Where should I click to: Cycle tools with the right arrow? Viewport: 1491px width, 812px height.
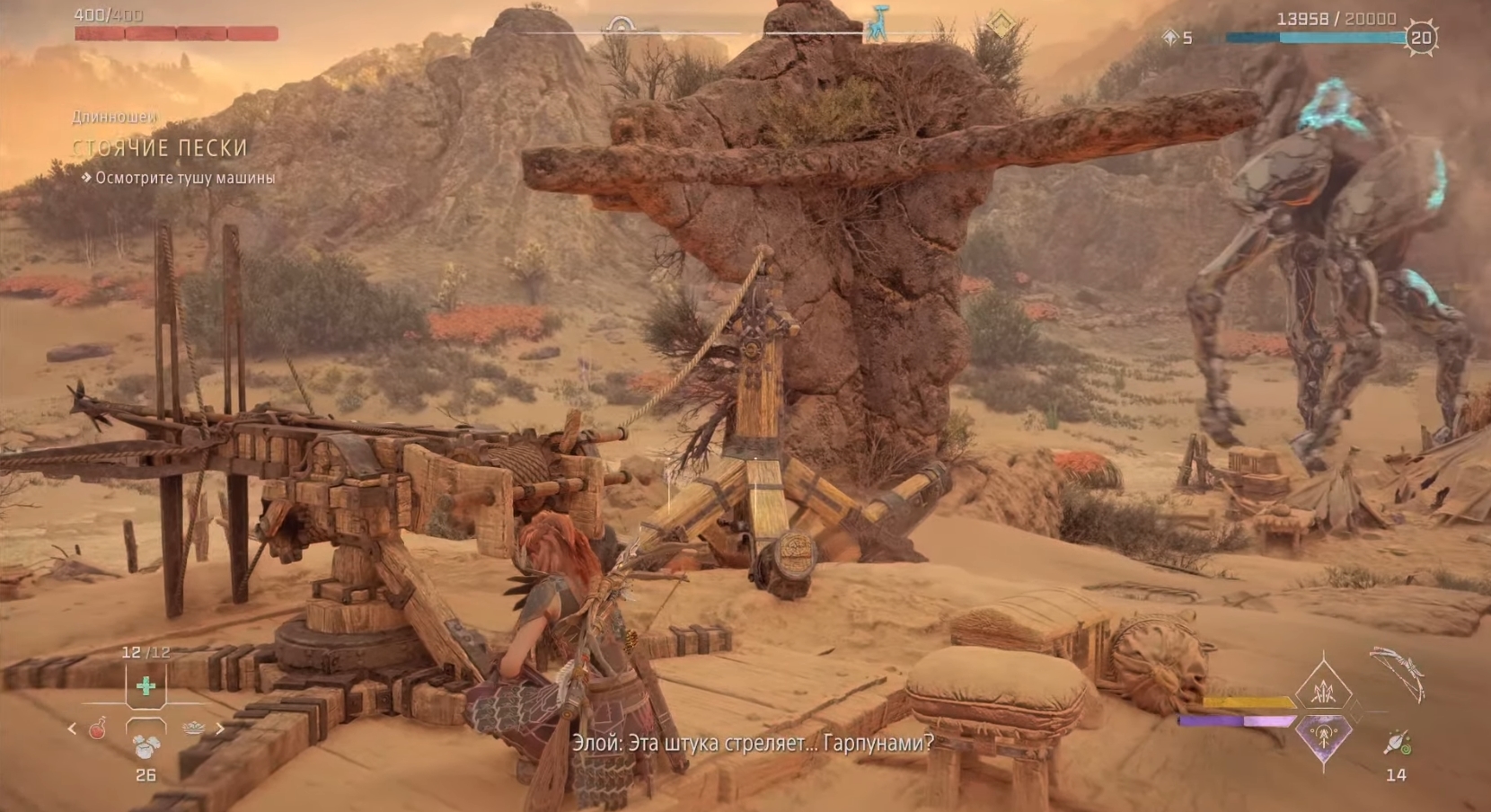219,729
